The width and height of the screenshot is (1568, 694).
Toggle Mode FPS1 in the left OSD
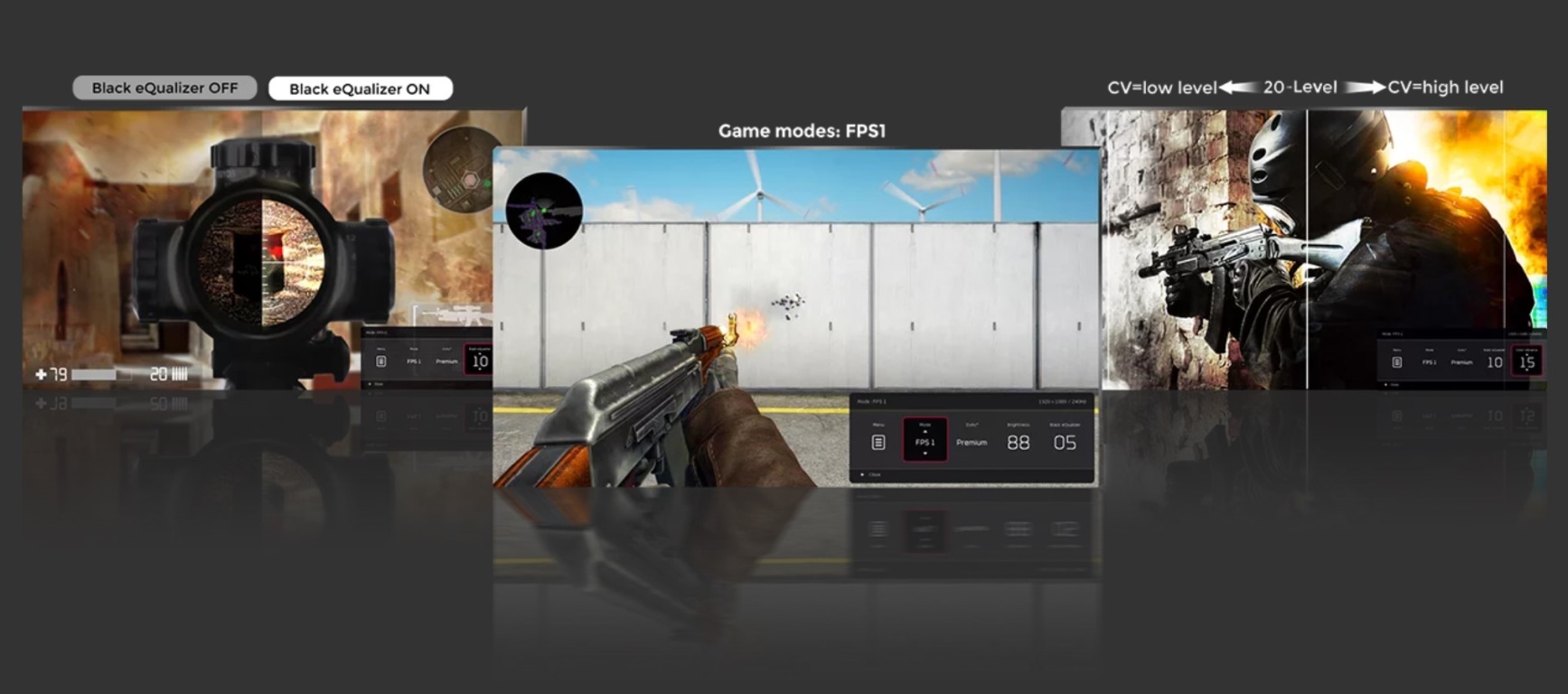coord(414,361)
